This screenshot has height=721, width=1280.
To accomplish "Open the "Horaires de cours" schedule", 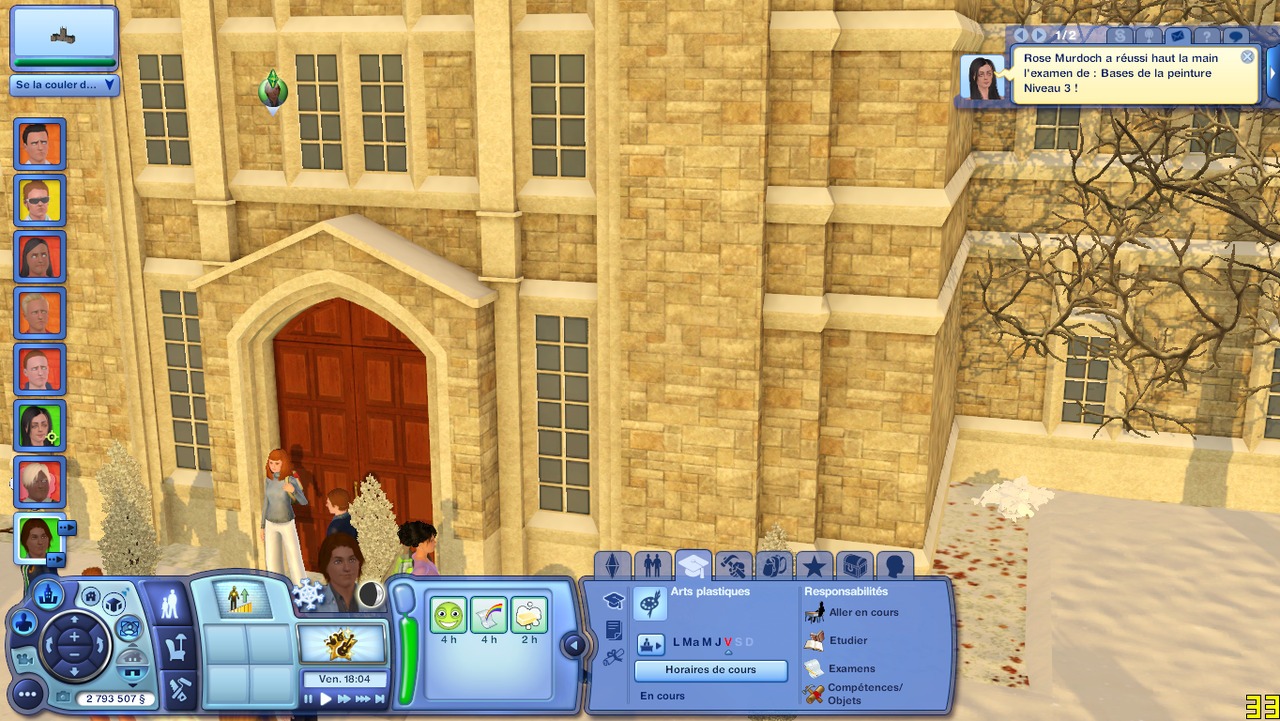I will 710,670.
